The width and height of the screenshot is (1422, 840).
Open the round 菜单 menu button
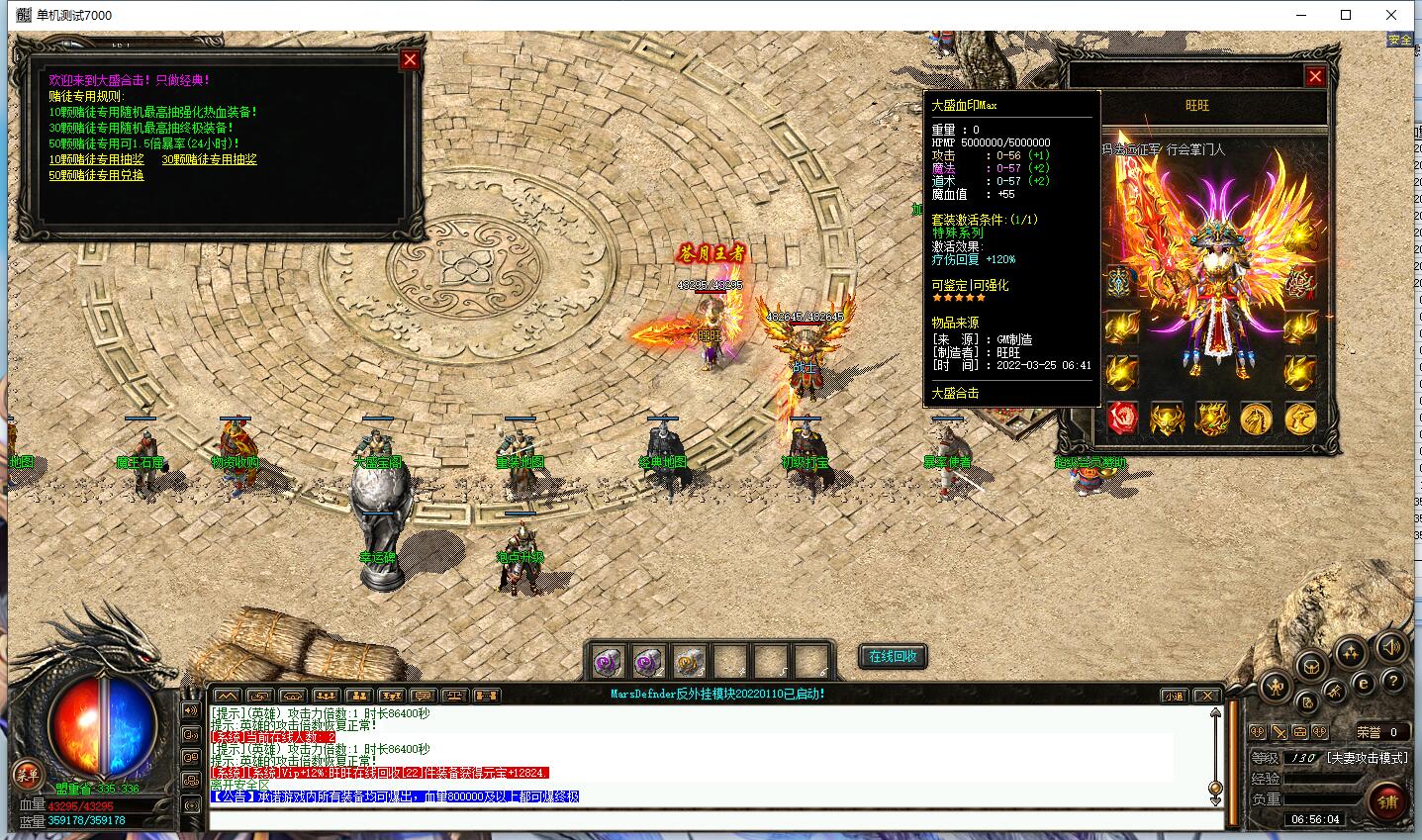[x=27, y=774]
